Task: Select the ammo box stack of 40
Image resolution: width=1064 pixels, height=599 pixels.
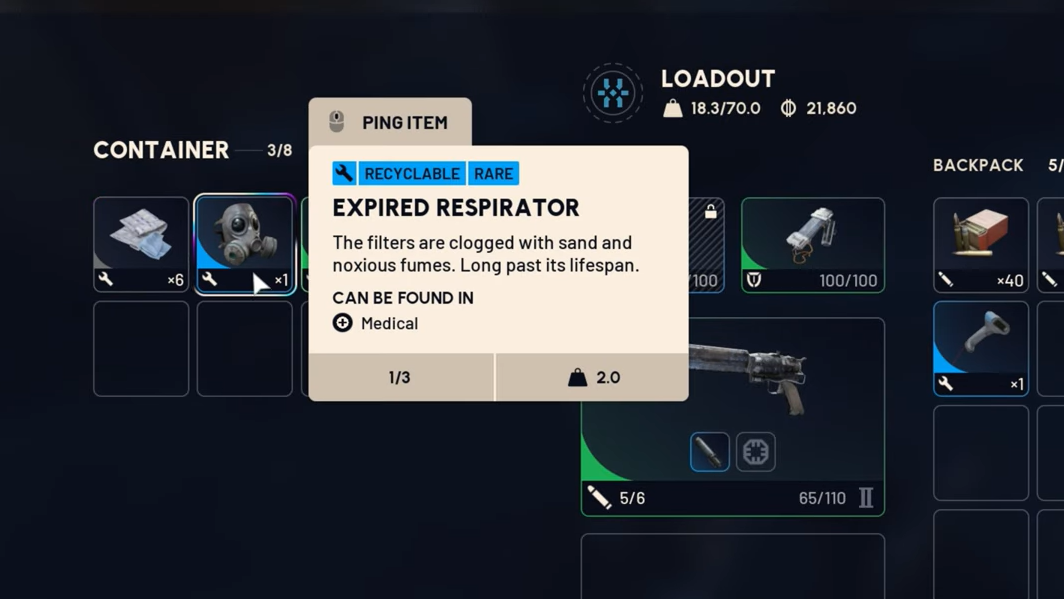Action: (x=980, y=244)
